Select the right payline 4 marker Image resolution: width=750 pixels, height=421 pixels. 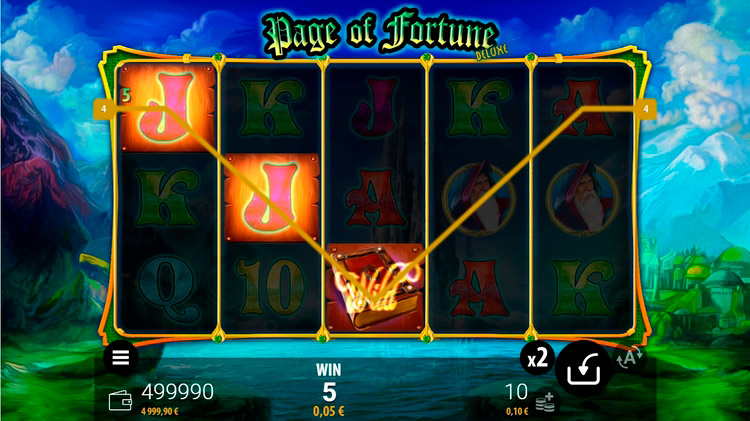tap(647, 107)
